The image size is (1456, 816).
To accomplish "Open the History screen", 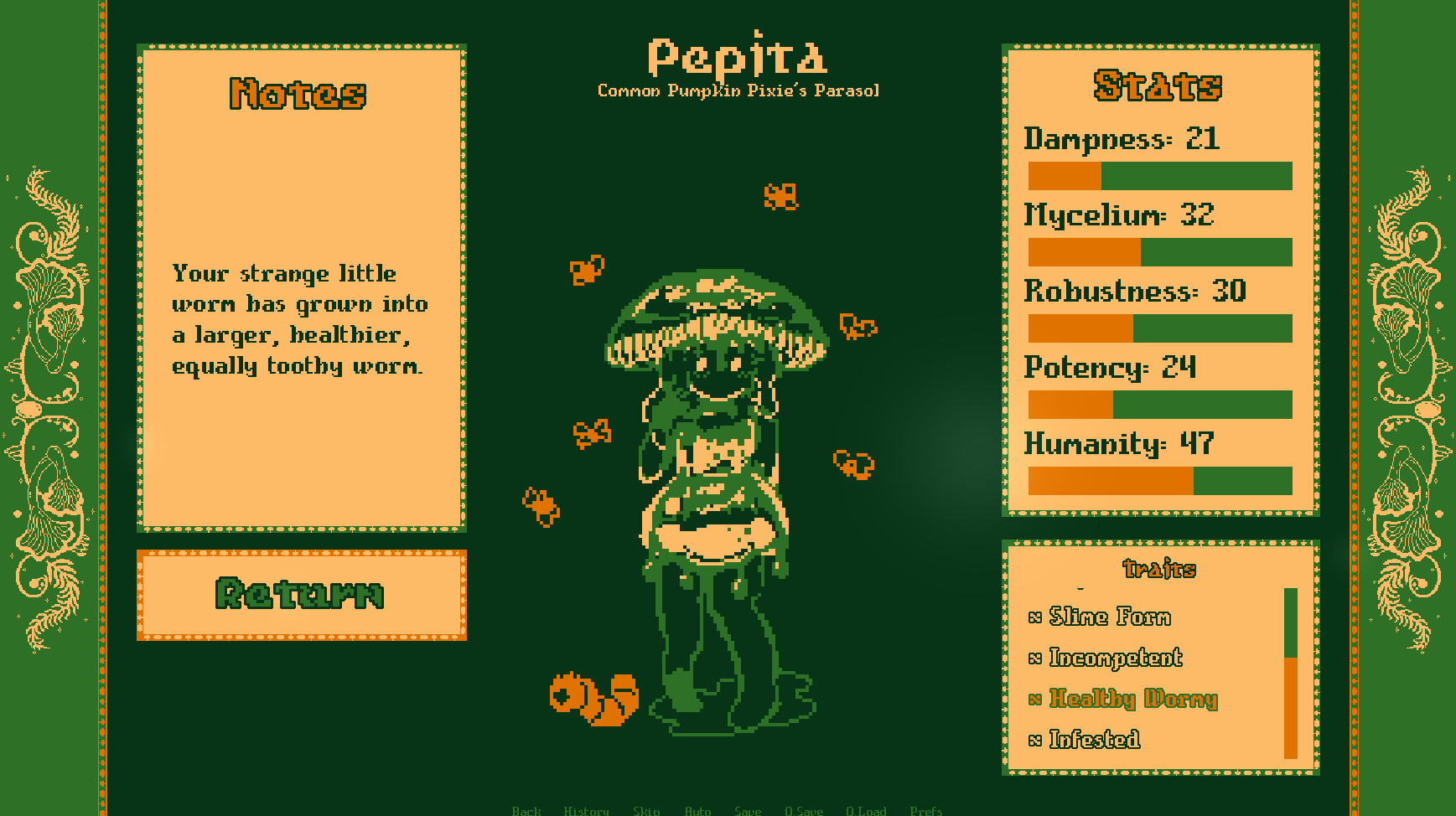I will [x=587, y=810].
